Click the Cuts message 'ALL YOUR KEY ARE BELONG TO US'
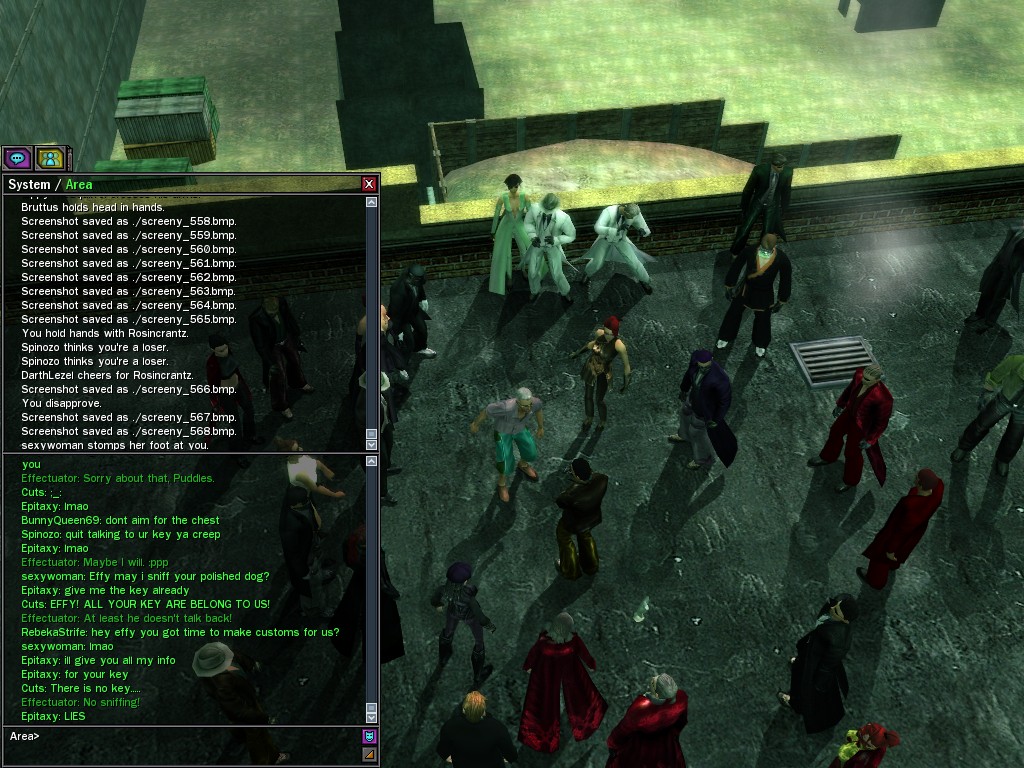 coord(145,604)
